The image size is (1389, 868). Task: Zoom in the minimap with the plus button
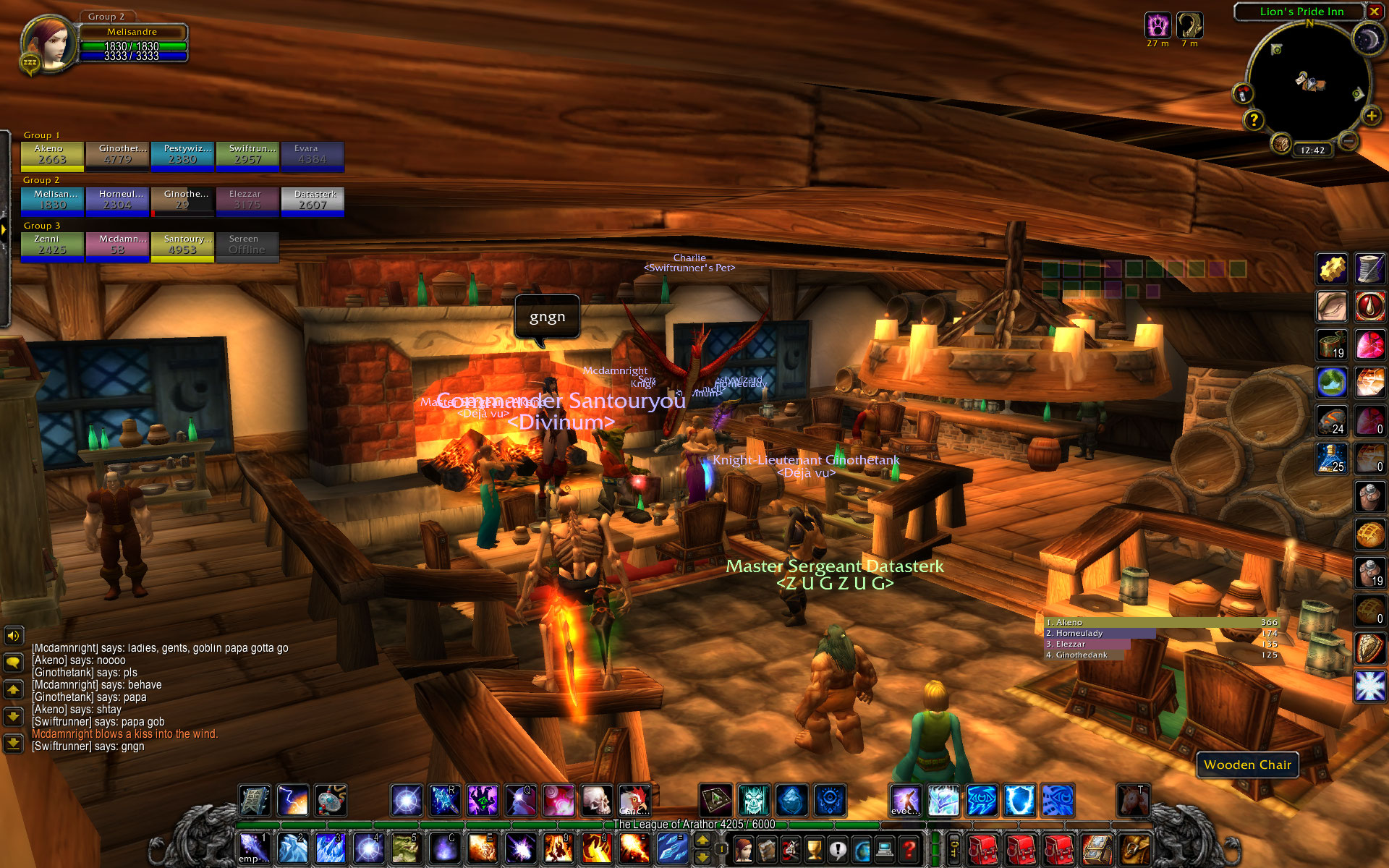click(1370, 116)
